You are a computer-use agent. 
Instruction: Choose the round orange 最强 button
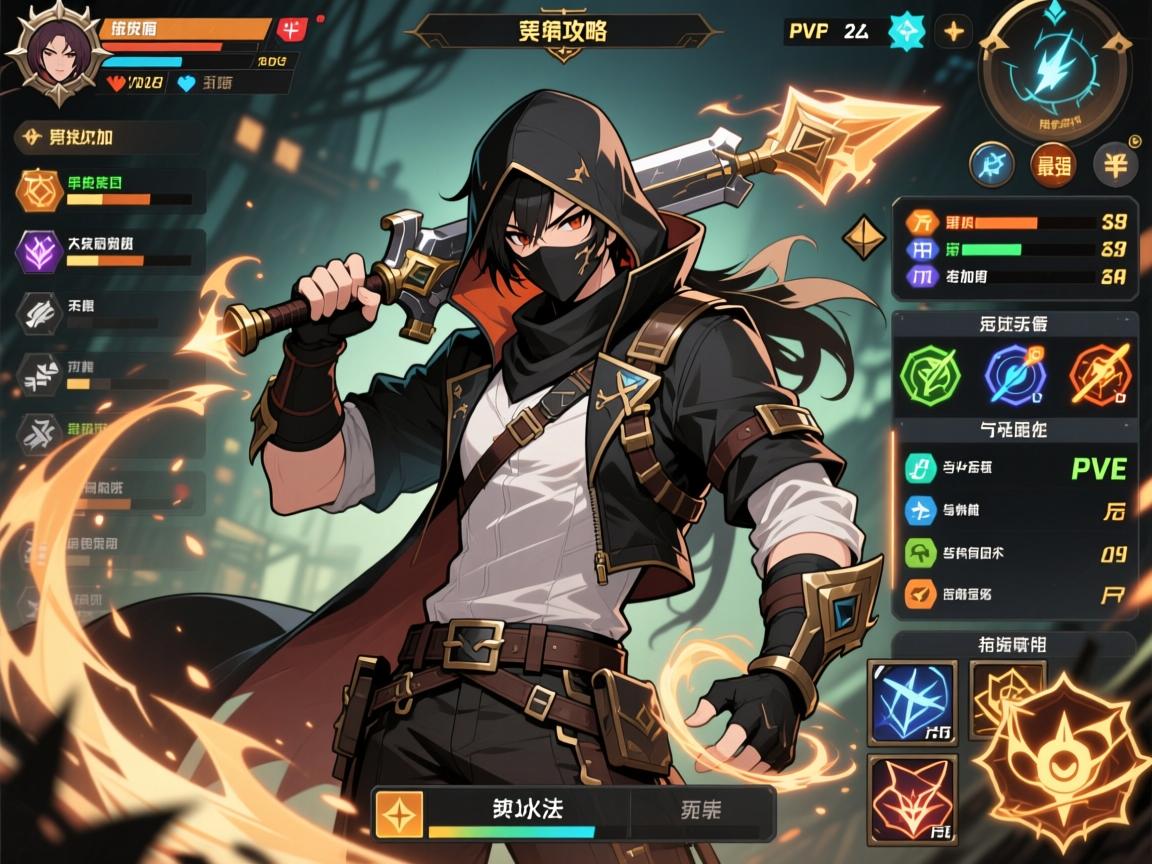point(1050,164)
